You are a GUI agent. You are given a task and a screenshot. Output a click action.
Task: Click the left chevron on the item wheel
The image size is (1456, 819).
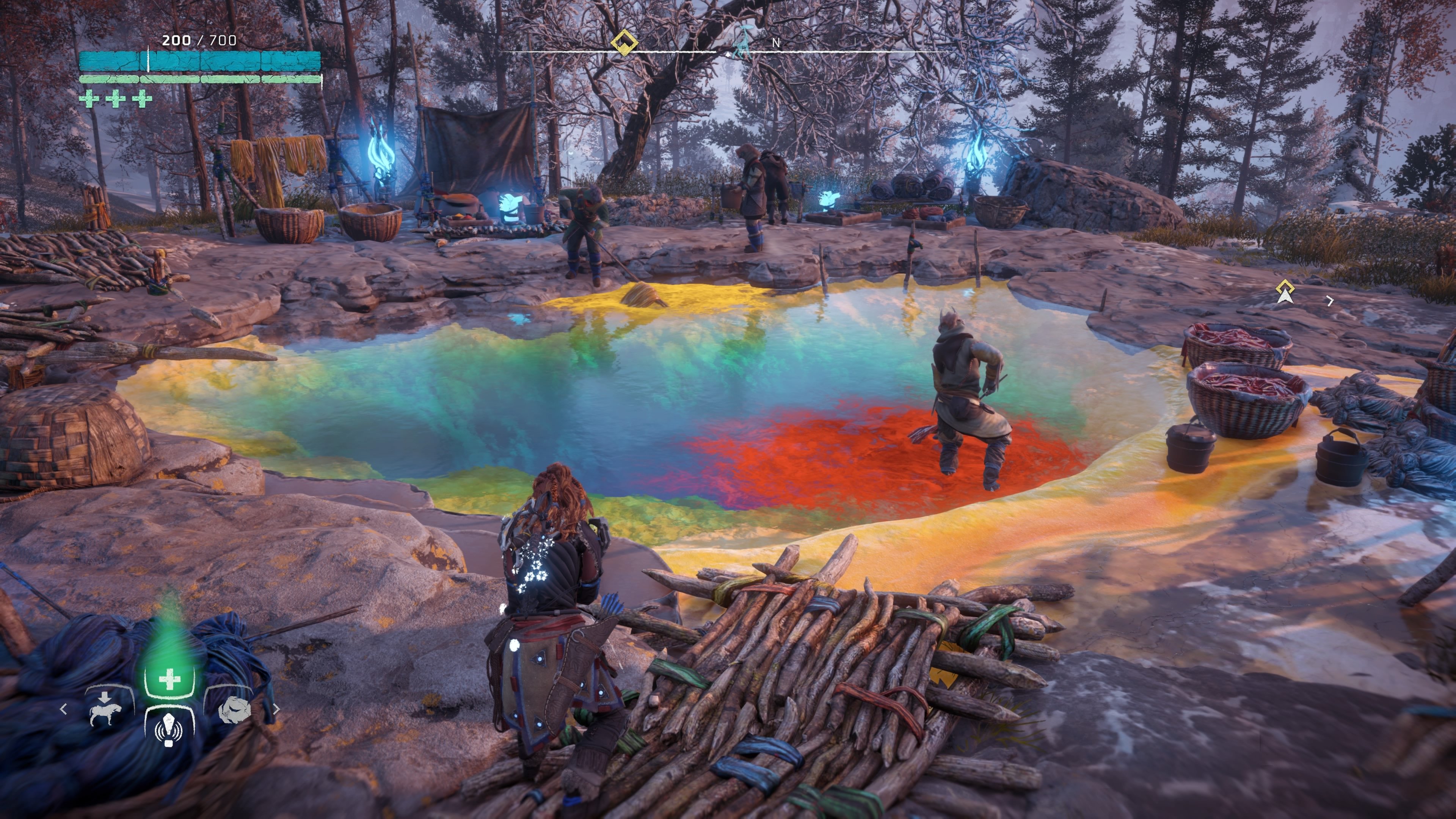64,709
